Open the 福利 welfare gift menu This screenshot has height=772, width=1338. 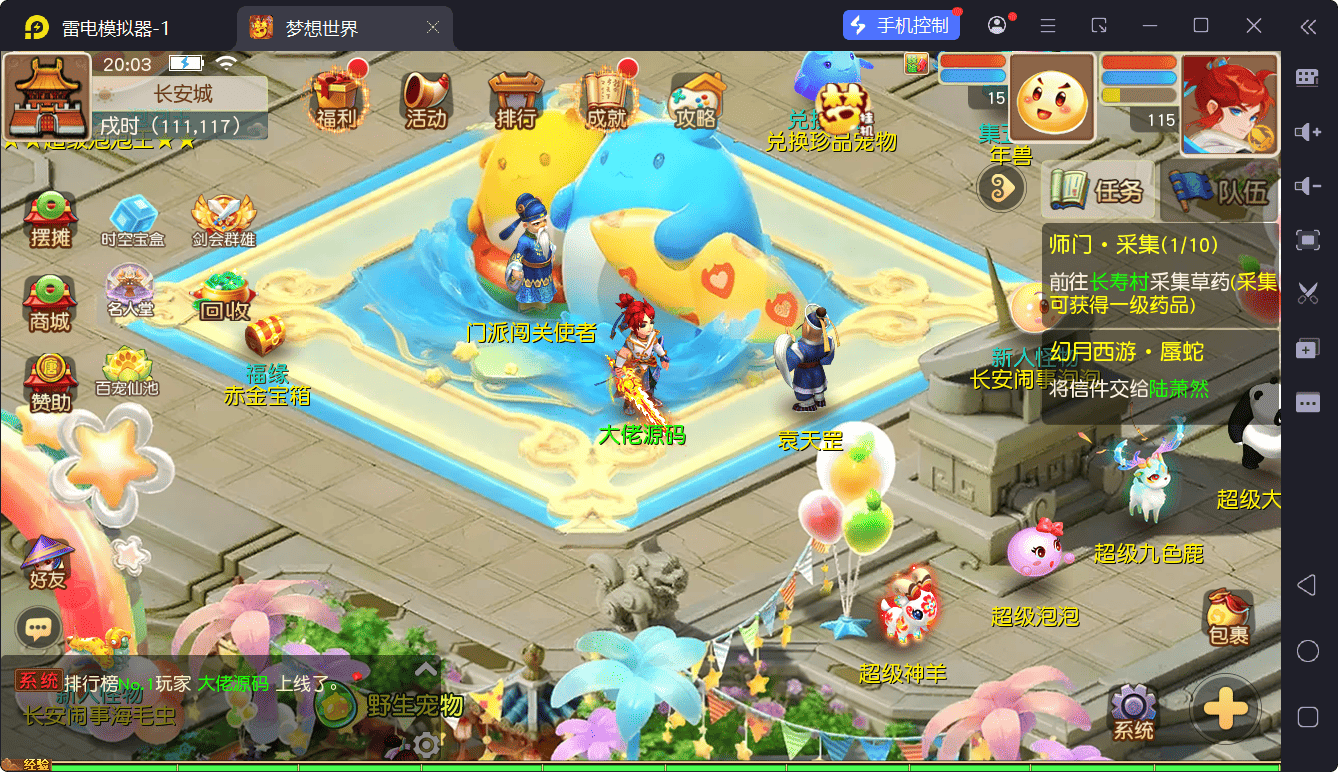(335, 100)
